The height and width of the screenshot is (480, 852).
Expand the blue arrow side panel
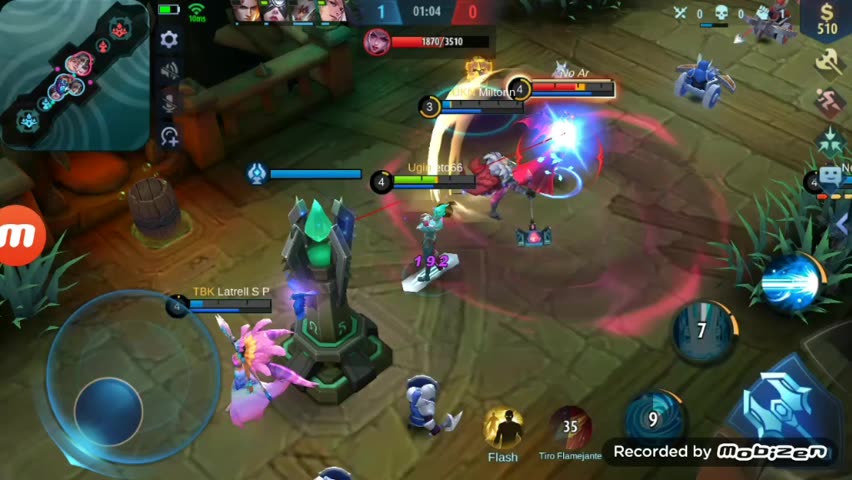[842, 226]
